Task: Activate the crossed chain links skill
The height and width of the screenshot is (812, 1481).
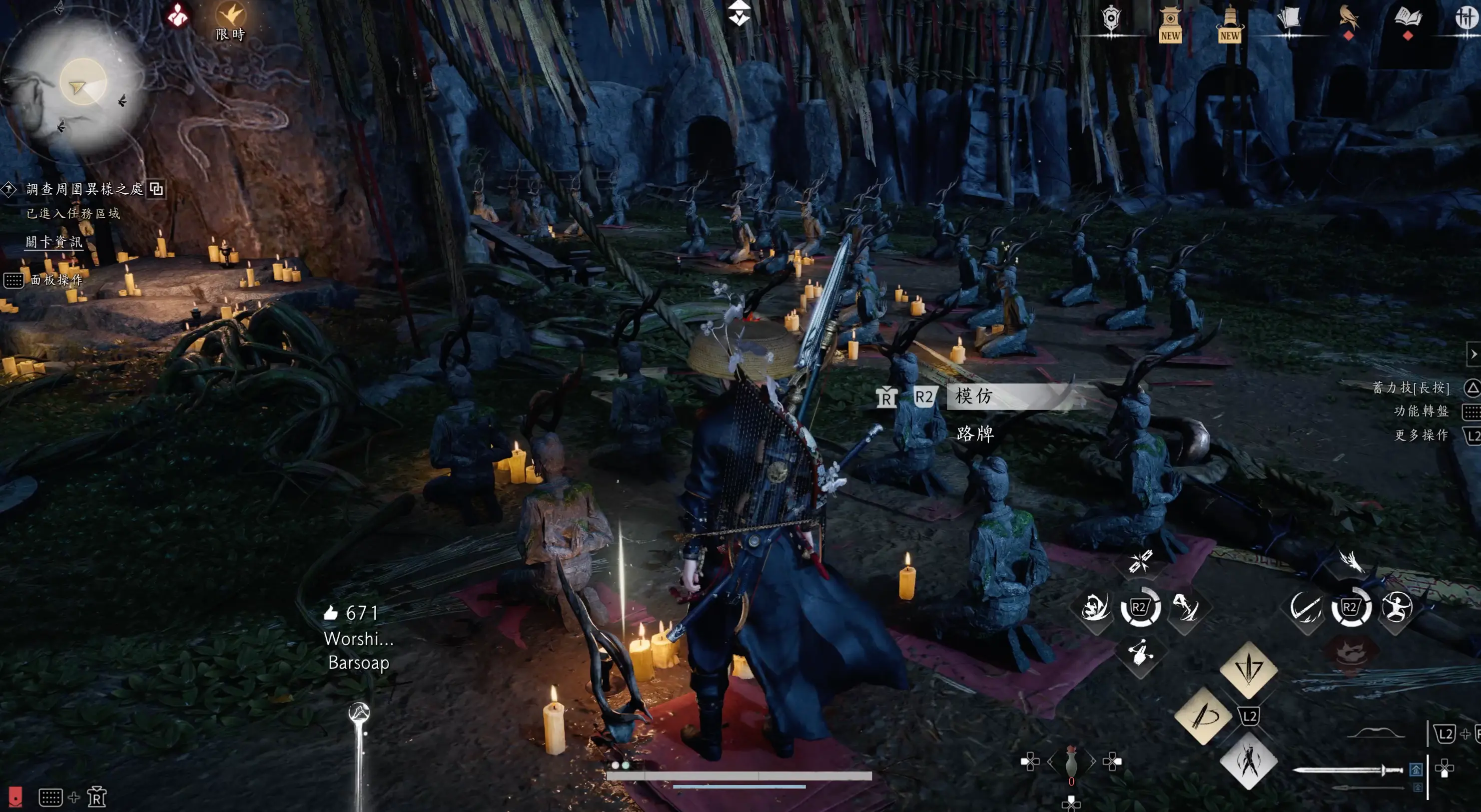Action: click(x=1140, y=561)
